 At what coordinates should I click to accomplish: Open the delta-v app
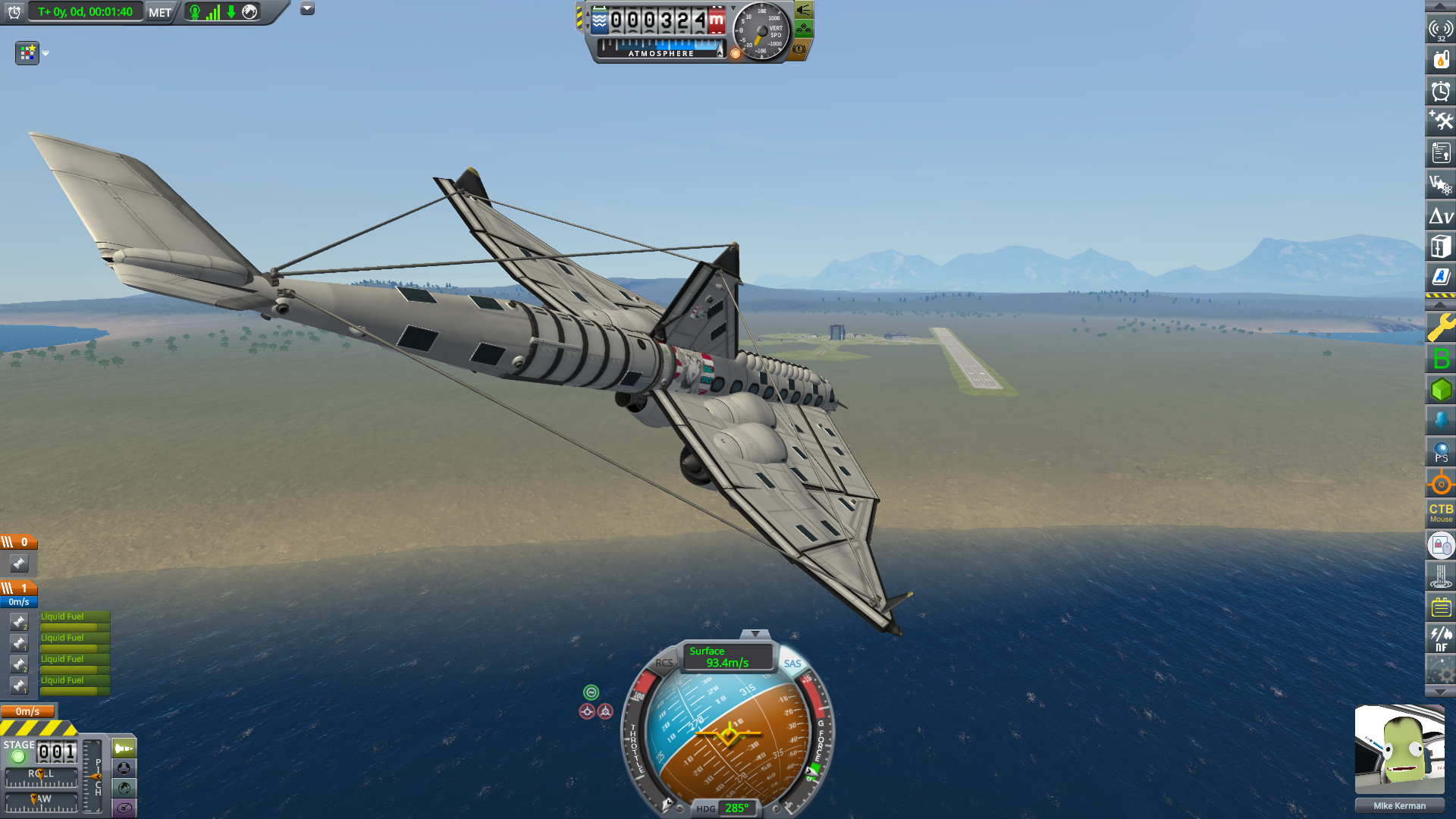point(1441,216)
